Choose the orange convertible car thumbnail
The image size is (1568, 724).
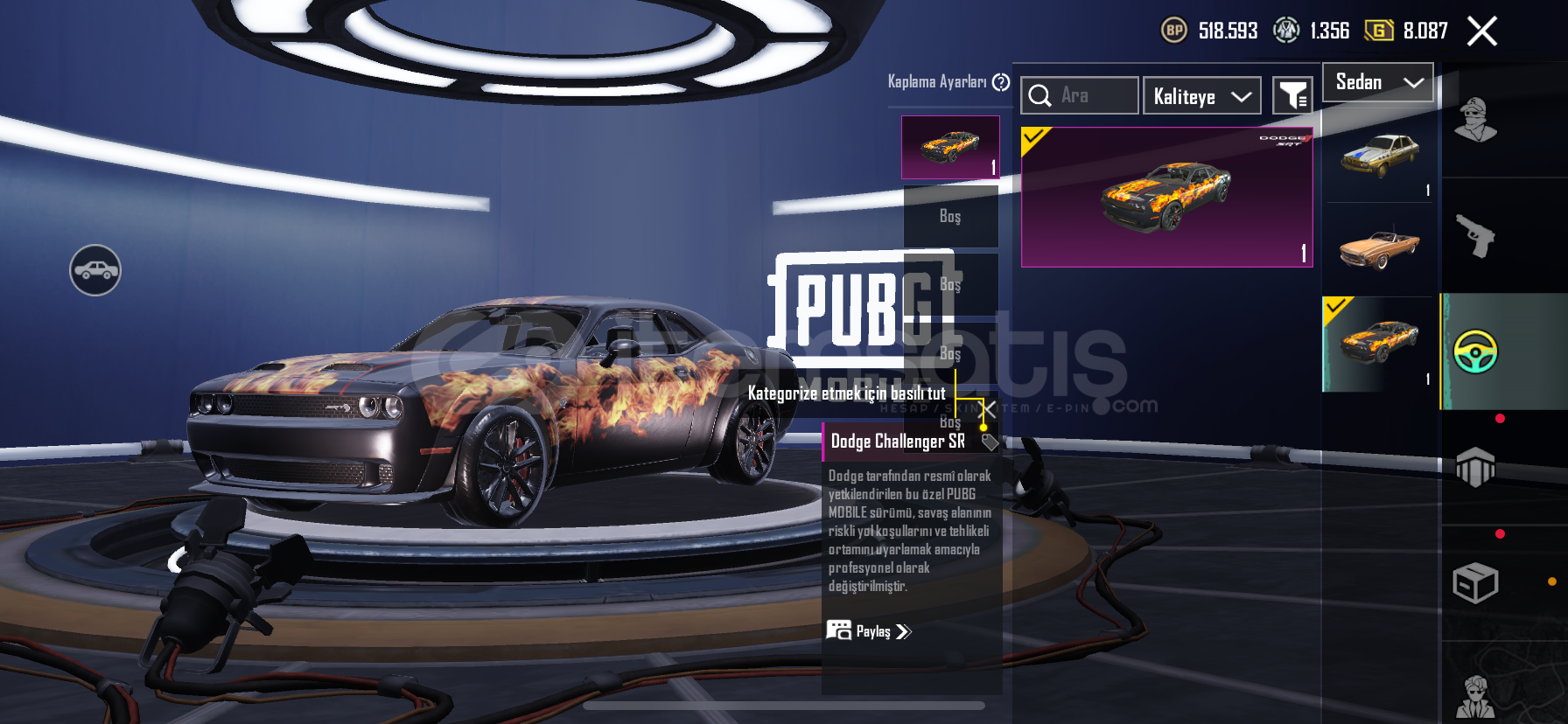(1379, 248)
